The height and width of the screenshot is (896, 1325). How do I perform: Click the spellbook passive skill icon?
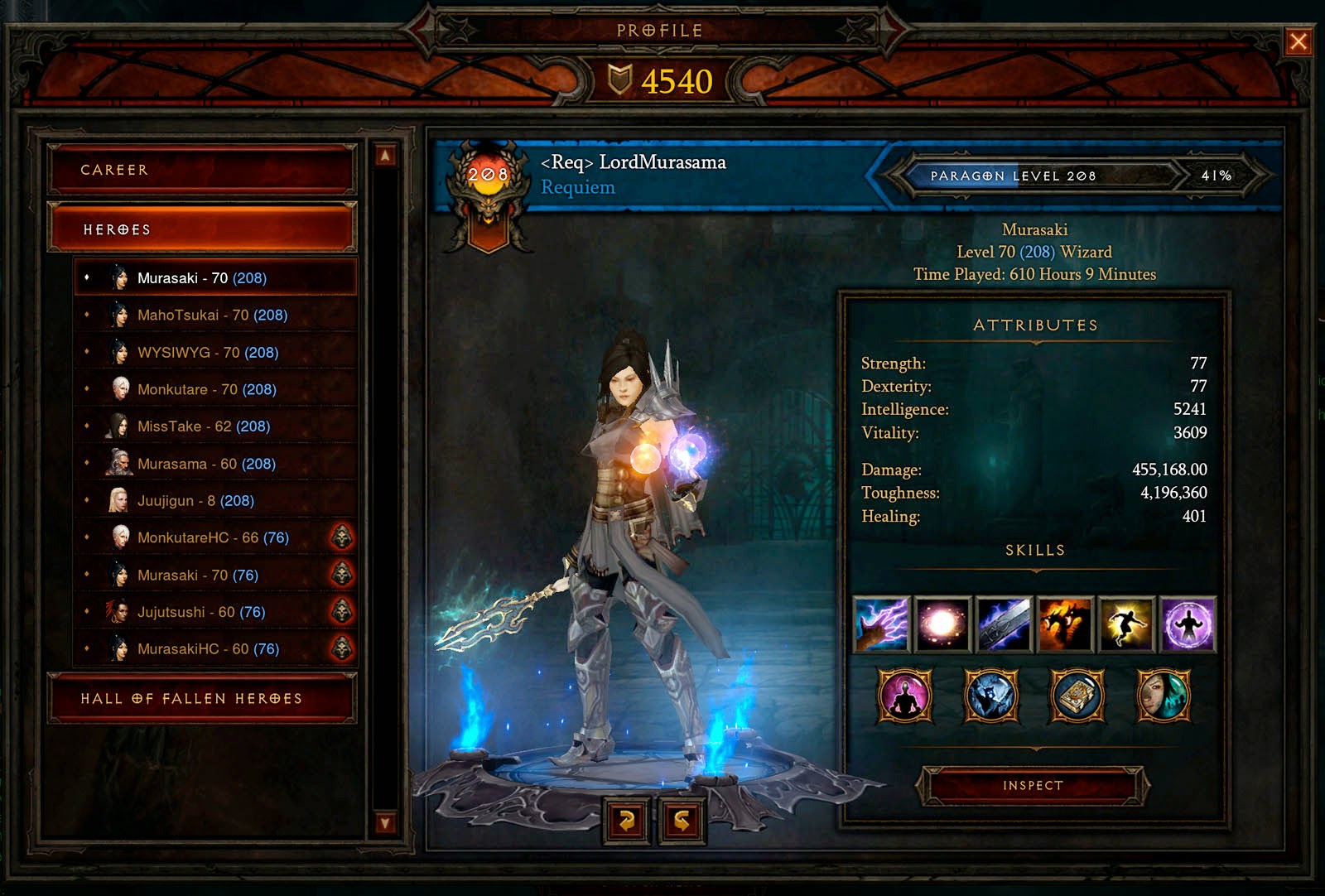(1077, 696)
